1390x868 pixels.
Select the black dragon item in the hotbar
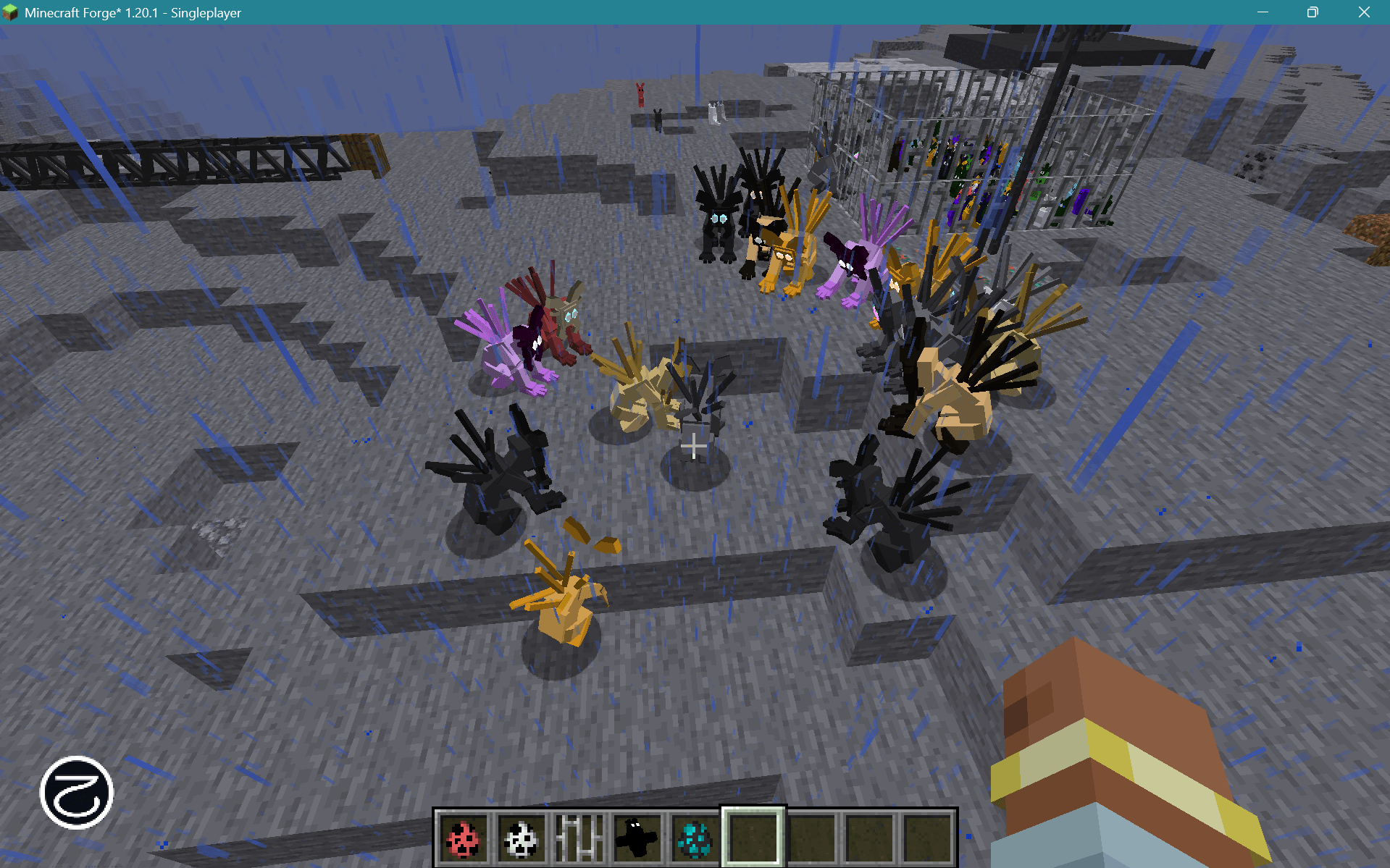click(636, 838)
